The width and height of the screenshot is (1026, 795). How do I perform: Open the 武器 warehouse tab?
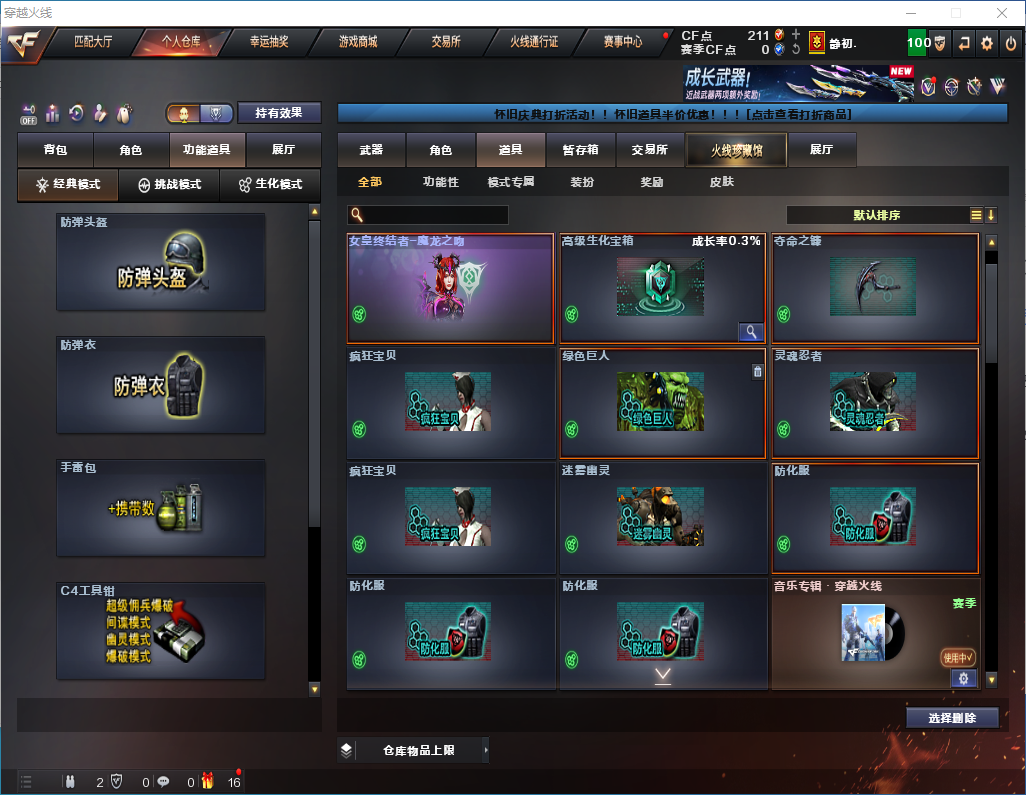coord(371,150)
